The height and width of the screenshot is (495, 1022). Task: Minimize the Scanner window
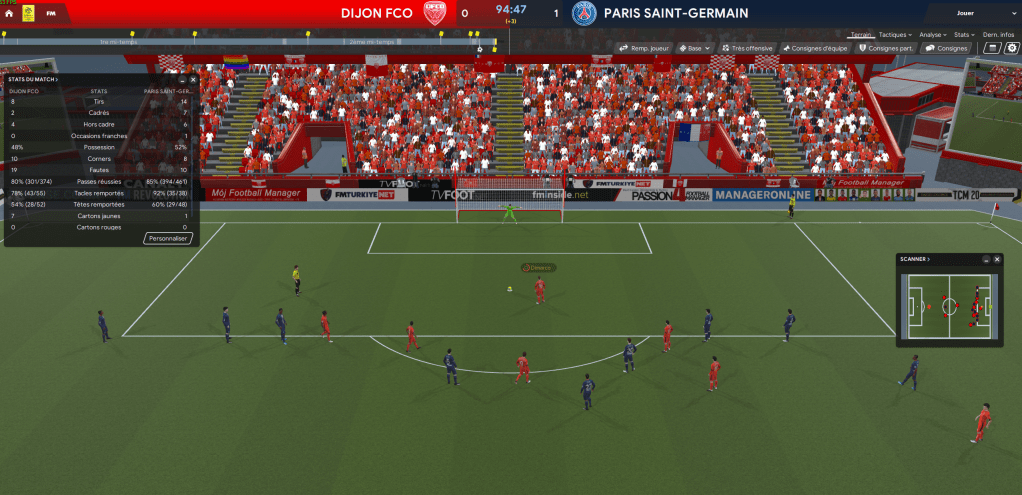[986, 259]
